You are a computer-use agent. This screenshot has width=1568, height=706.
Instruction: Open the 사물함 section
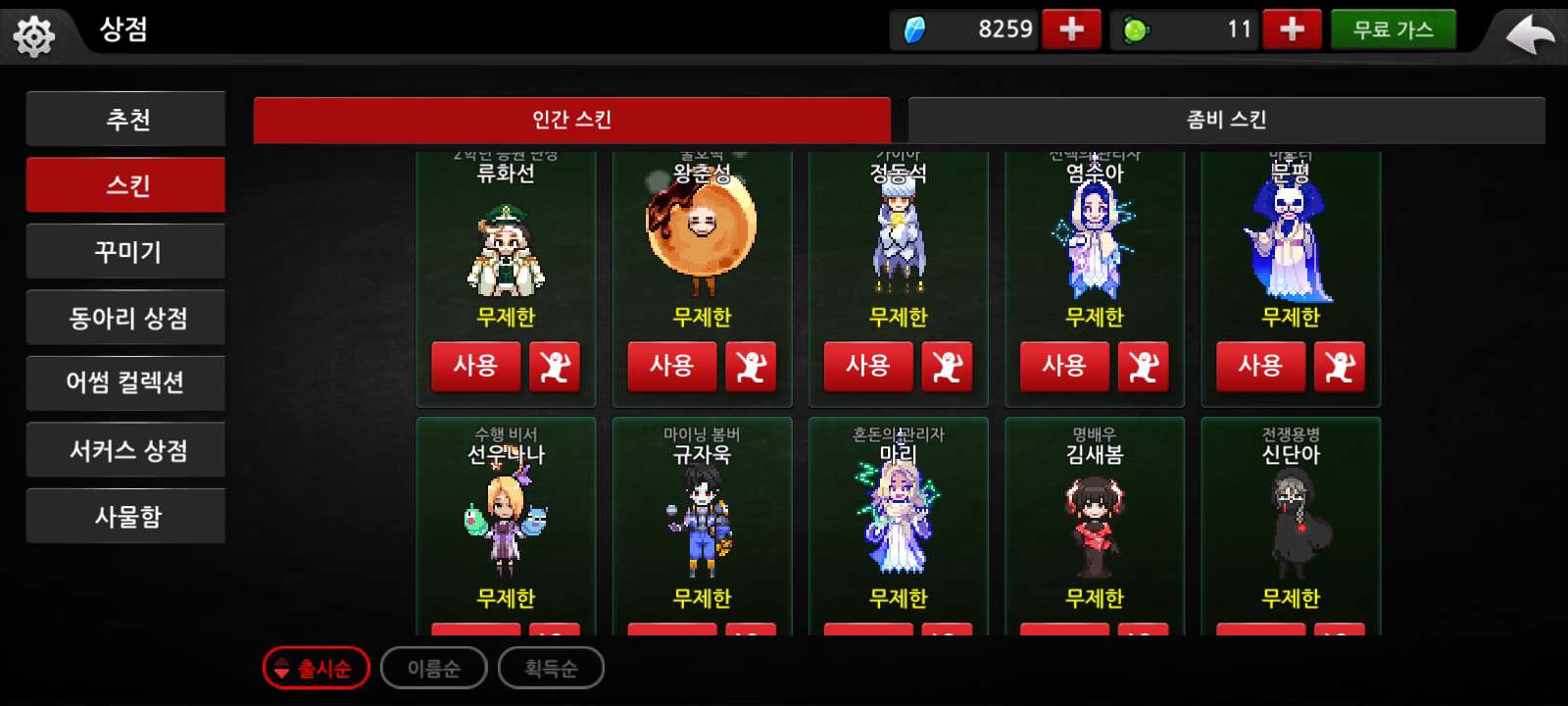pyautogui.click(x=125, y=515)
